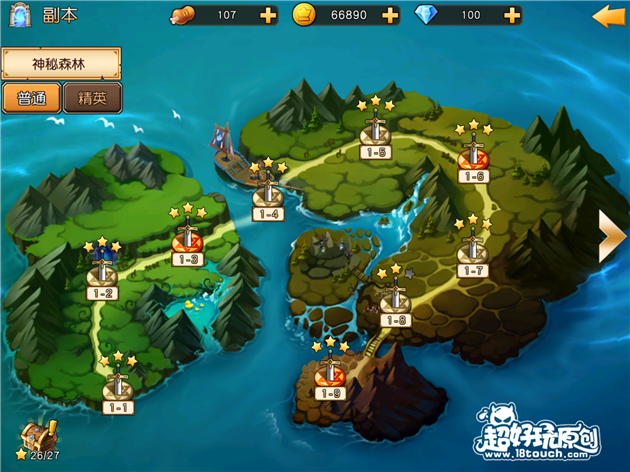Enter boss stage 1-6
Image resolution: width=630 pixels, height=472 pixels.
pos(473,158)
